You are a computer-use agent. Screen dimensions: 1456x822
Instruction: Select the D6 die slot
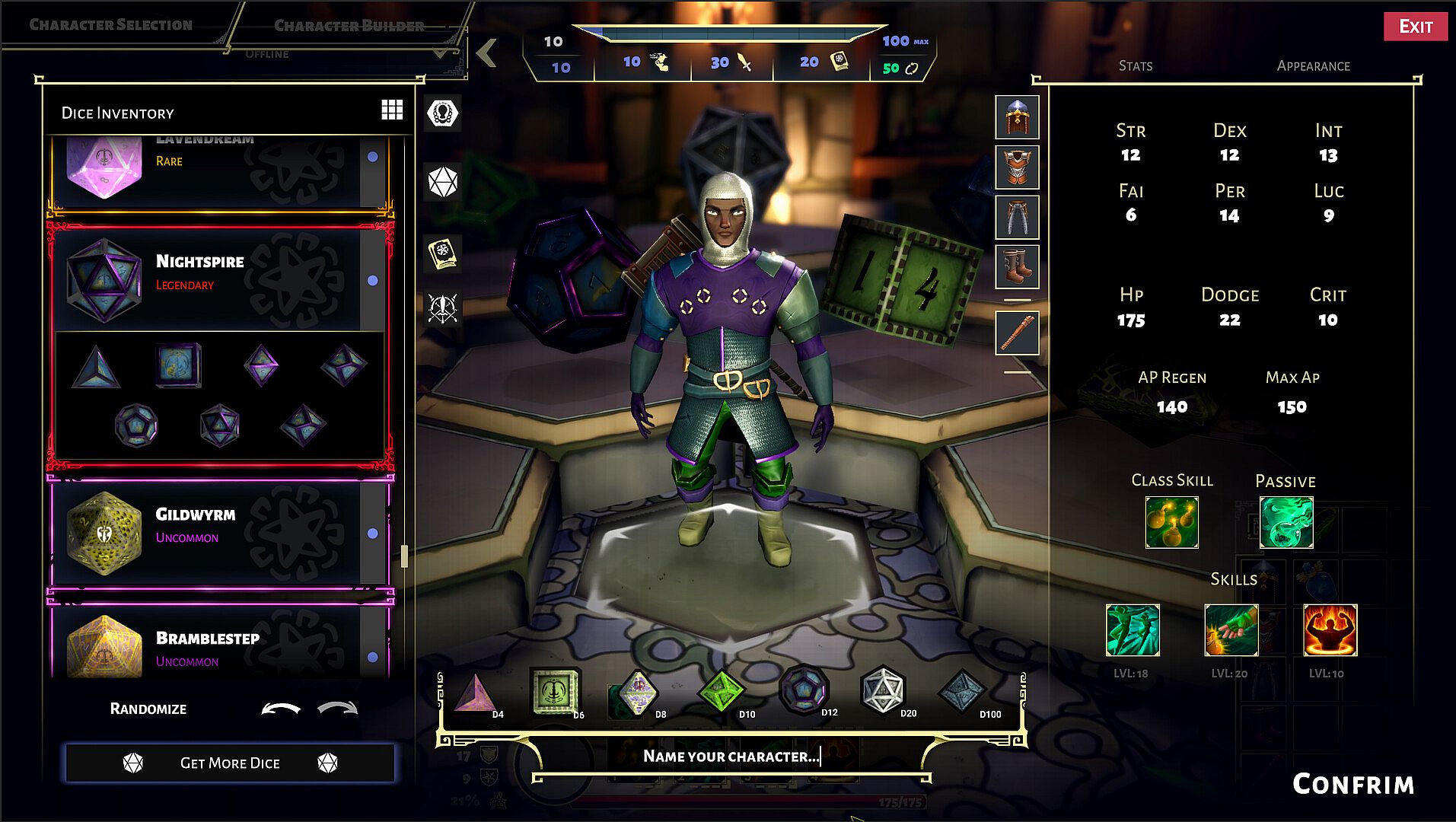pos(555,693)
